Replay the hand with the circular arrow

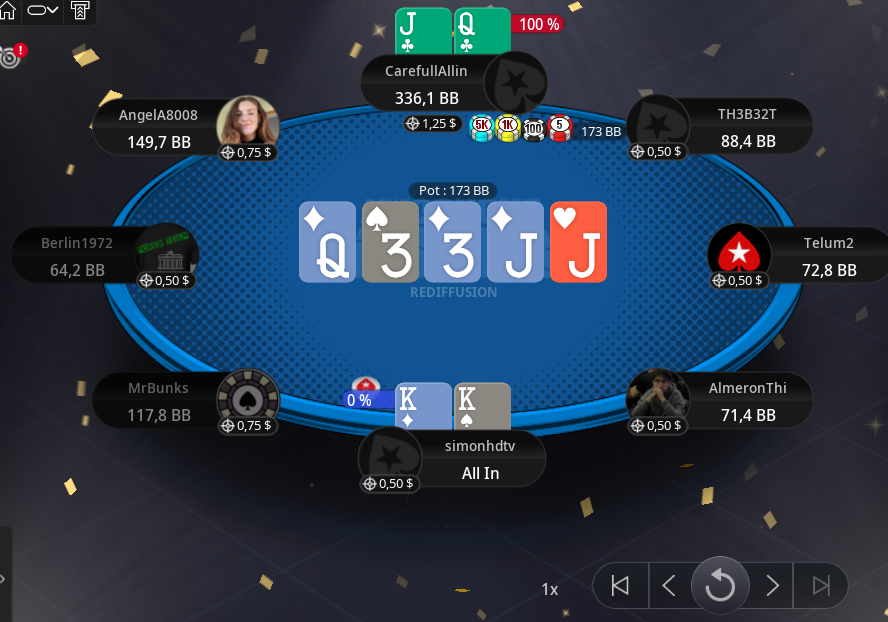click(x=720, y=585)
